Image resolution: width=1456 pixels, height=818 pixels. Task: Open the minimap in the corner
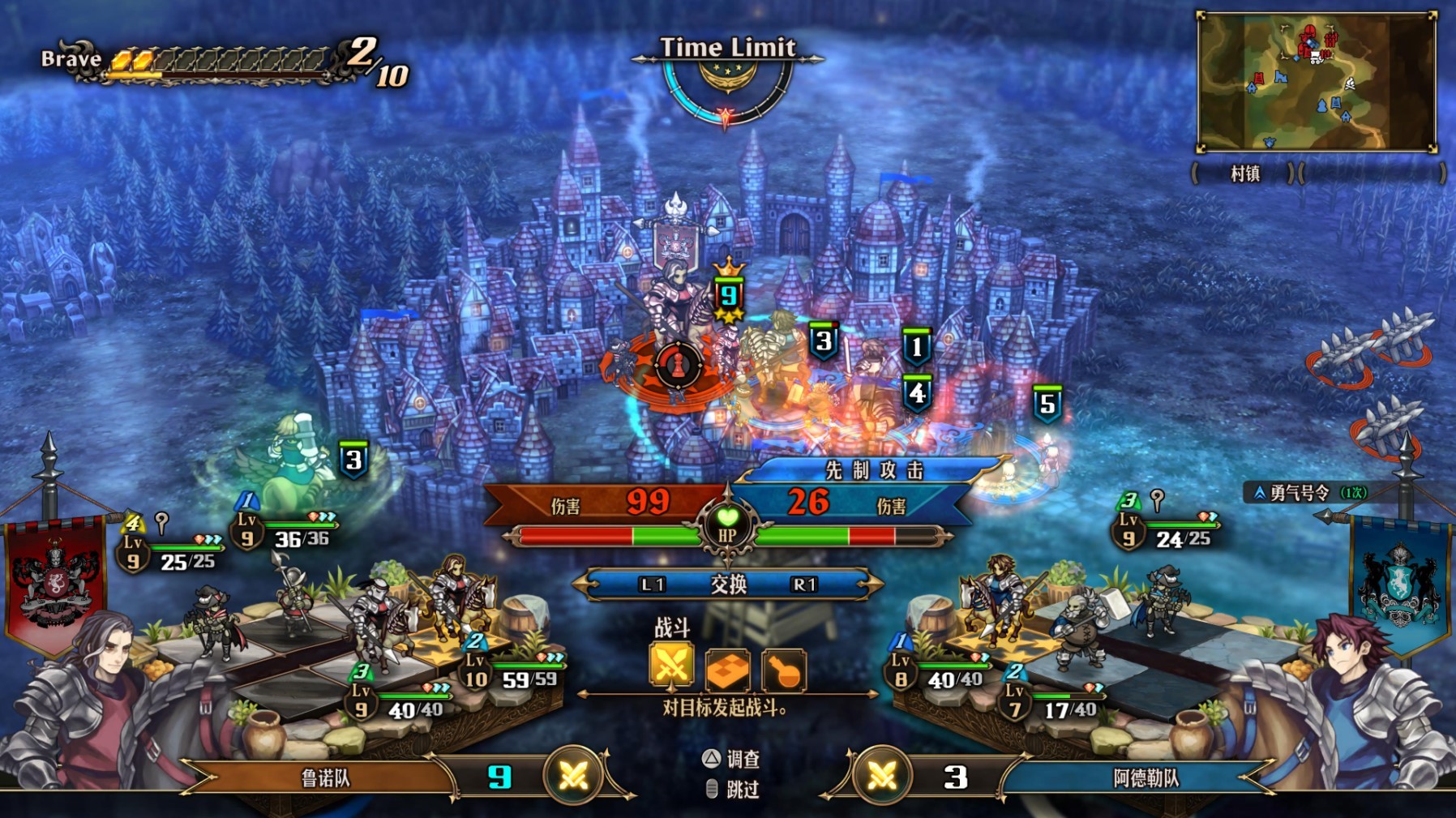point(1316,82)
